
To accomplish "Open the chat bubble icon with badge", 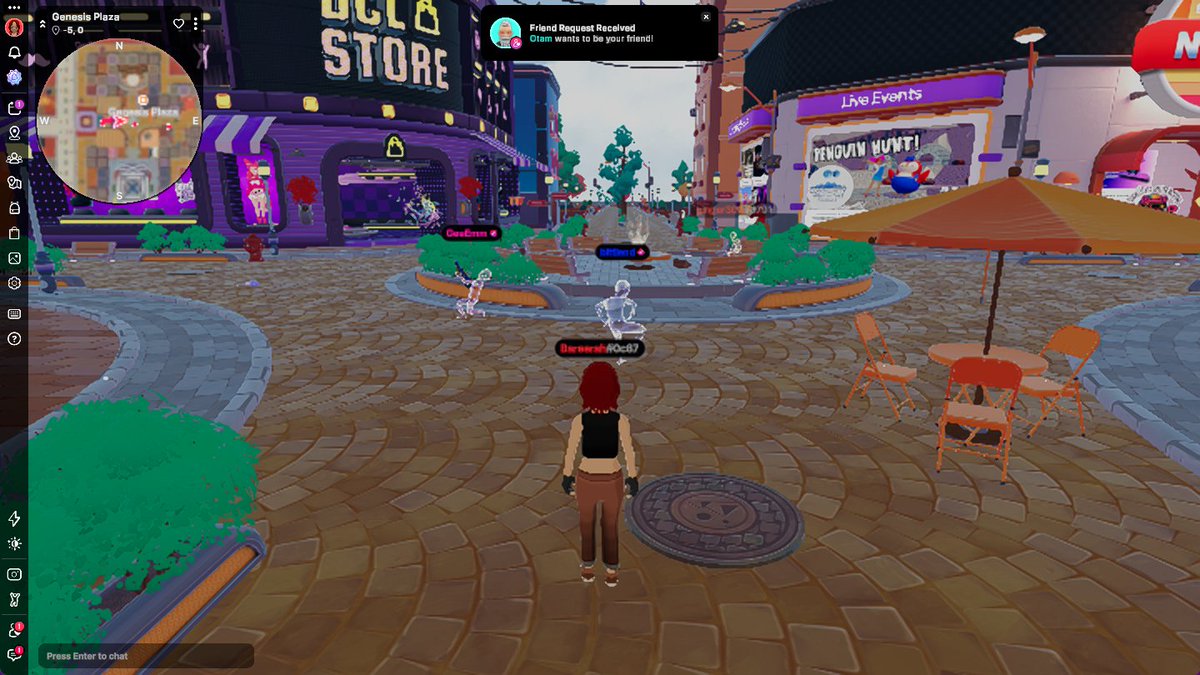I will tap(14, 655).
